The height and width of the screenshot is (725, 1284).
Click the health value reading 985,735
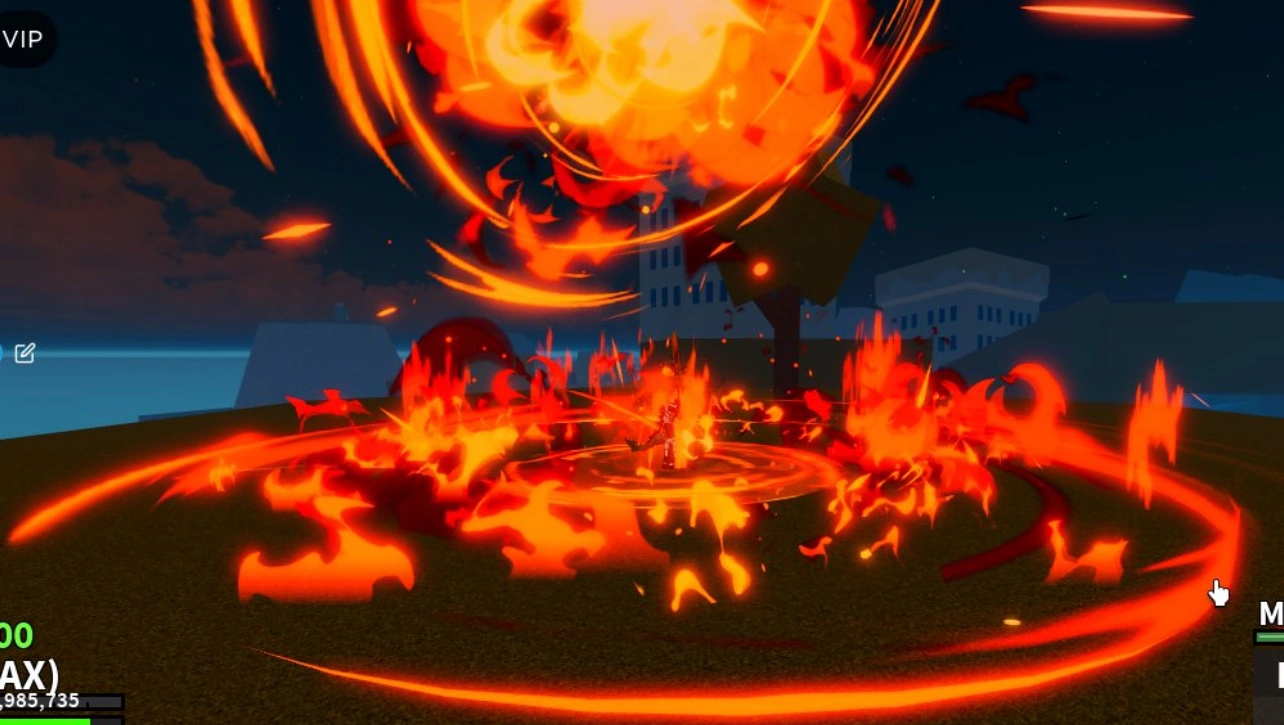(x=40, y=700)
